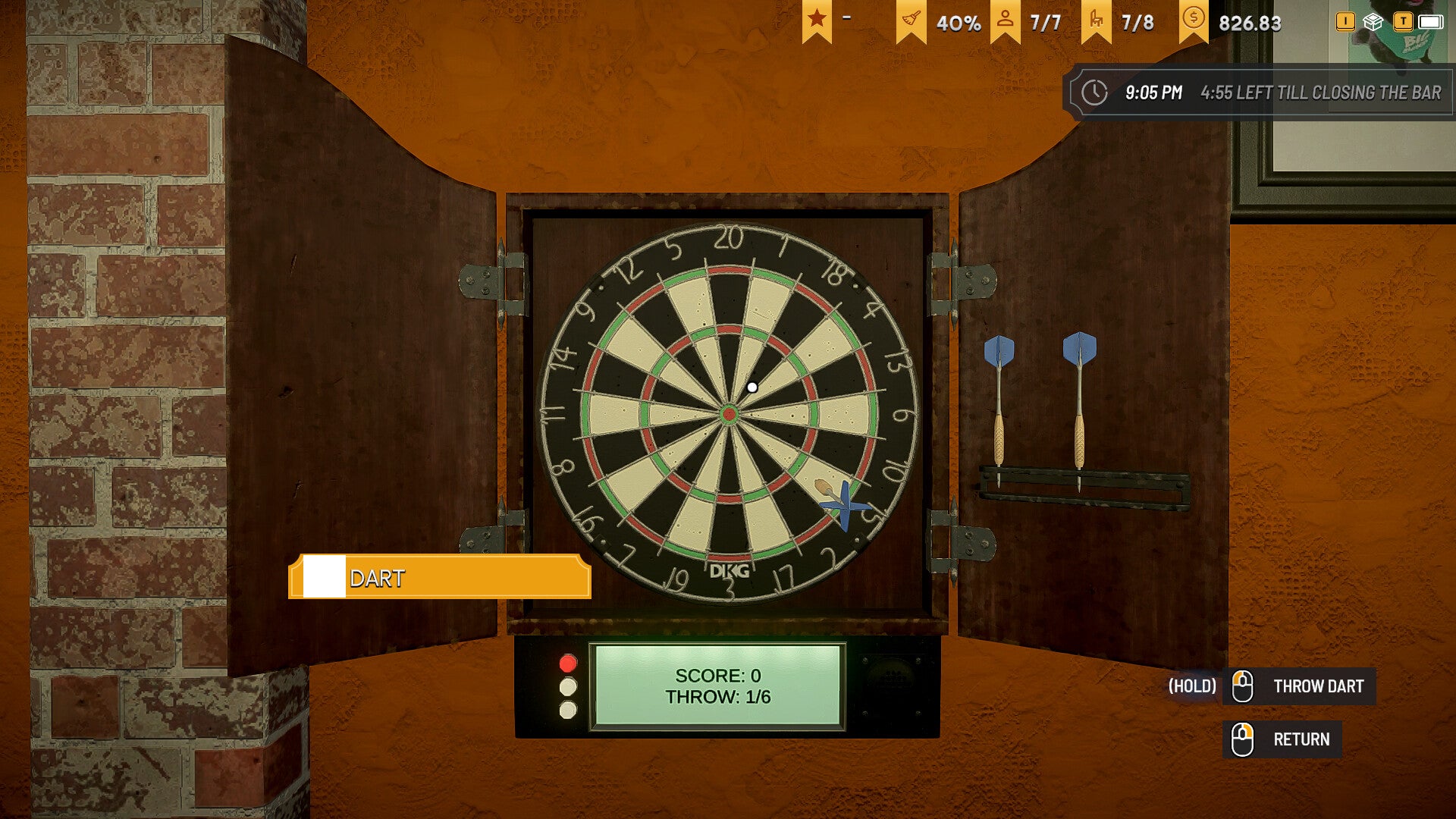Viewport: 1456px width, 819px height.
Task: Click the bullseye of the dartboard
Action: pos(730,413)
